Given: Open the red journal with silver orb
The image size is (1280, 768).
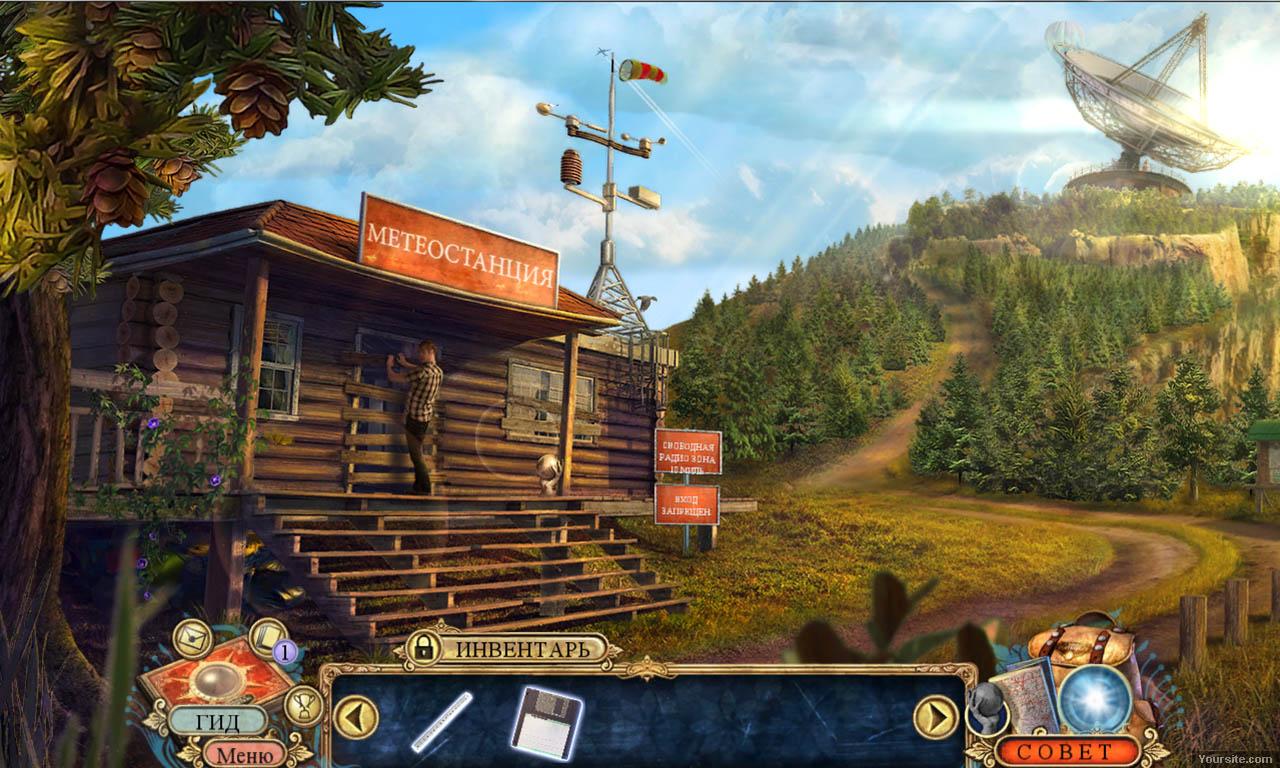Looking at the screenshot, I should coord(216,680).
